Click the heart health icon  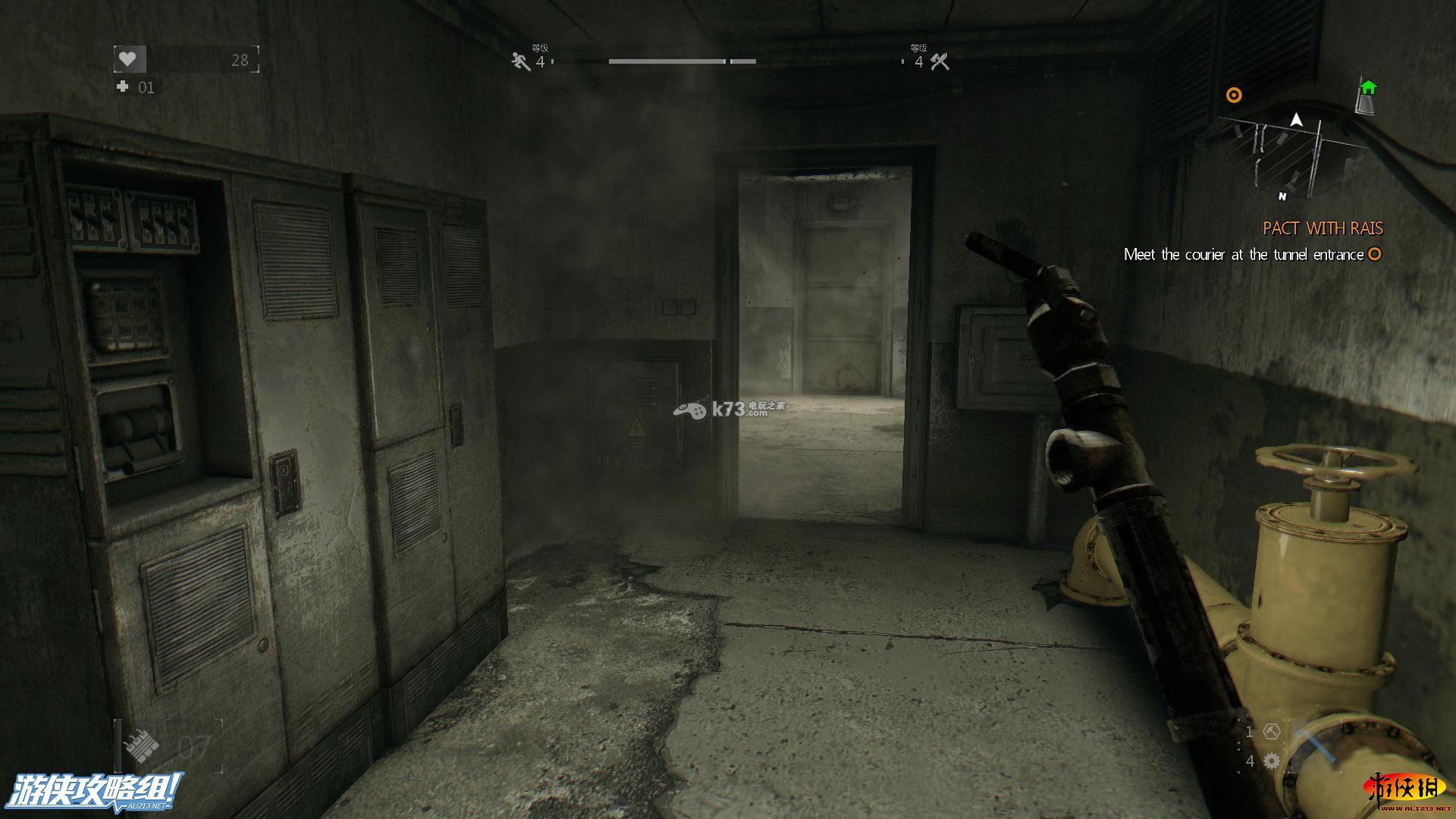pyautogui.click(x=129, y=58)
